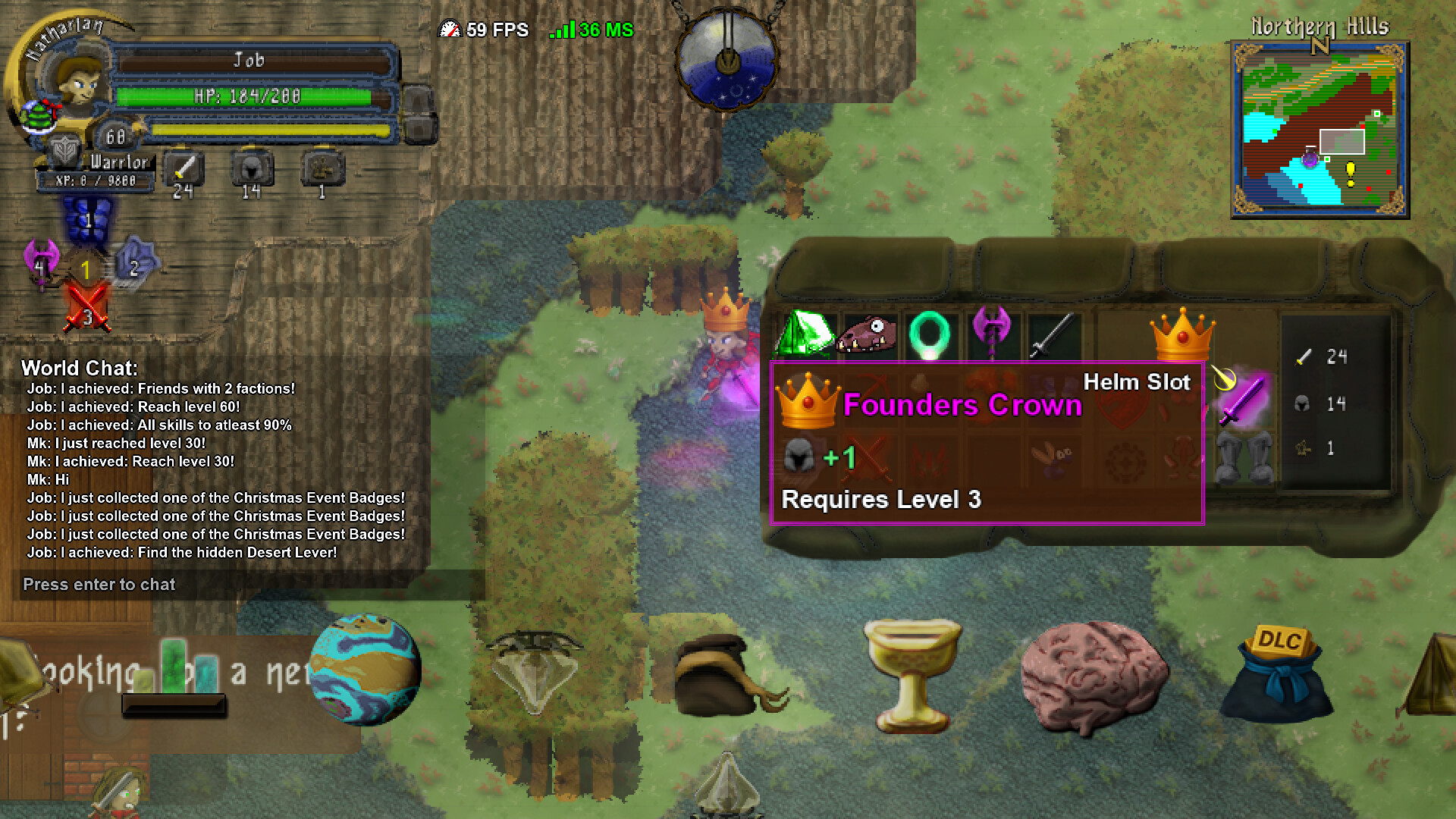Image resolution: width=1456 pixels, height=819 pixels.
Task: Pick the green glowing ring item
Action: [x=930, y=334]
